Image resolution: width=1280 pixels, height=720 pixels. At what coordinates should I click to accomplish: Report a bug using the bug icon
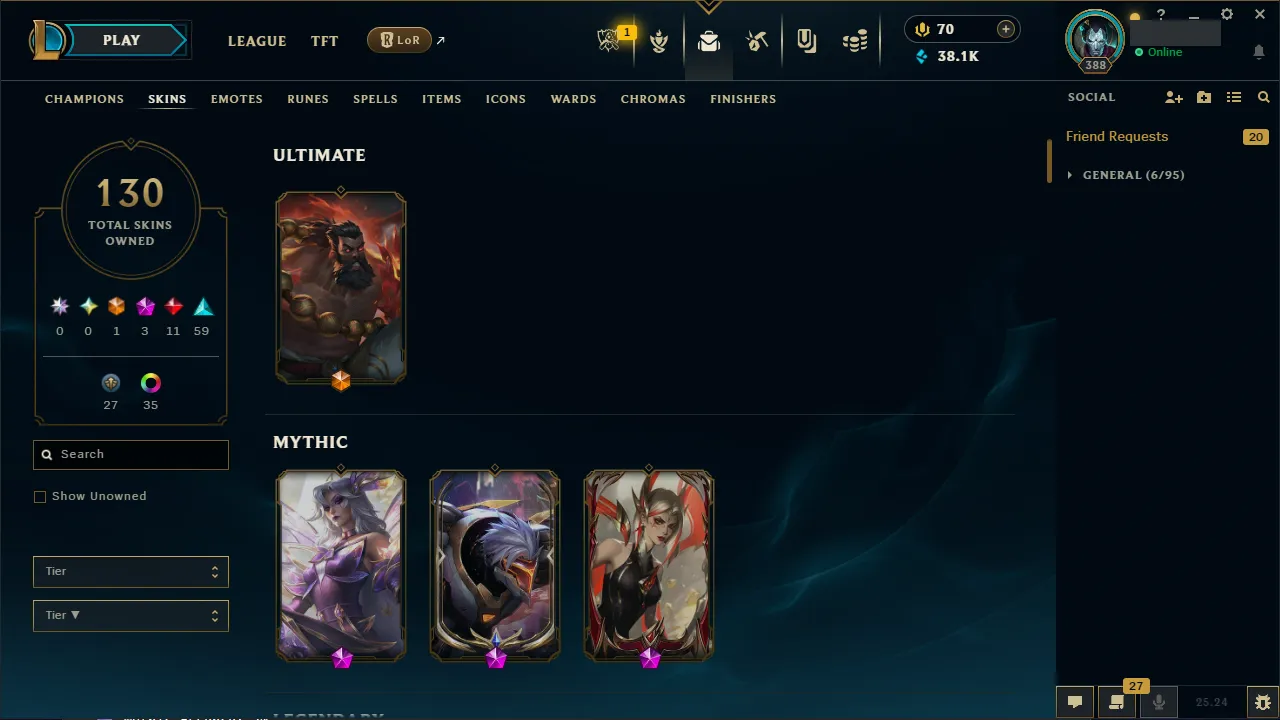(1261, 701)
